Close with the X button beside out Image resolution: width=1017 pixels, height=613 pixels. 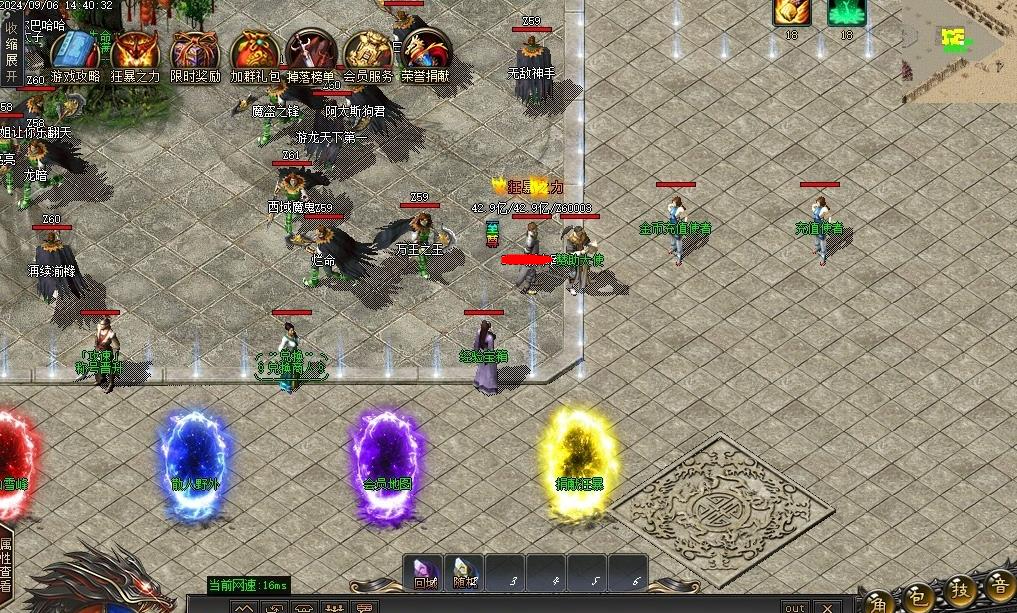[x=826, y=607]
